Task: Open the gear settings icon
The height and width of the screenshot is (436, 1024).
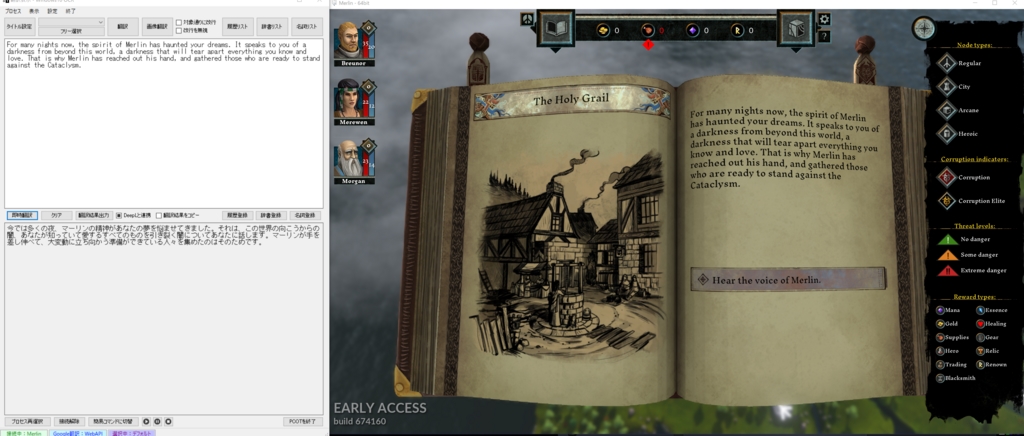Action: click(x=824, y=19)
